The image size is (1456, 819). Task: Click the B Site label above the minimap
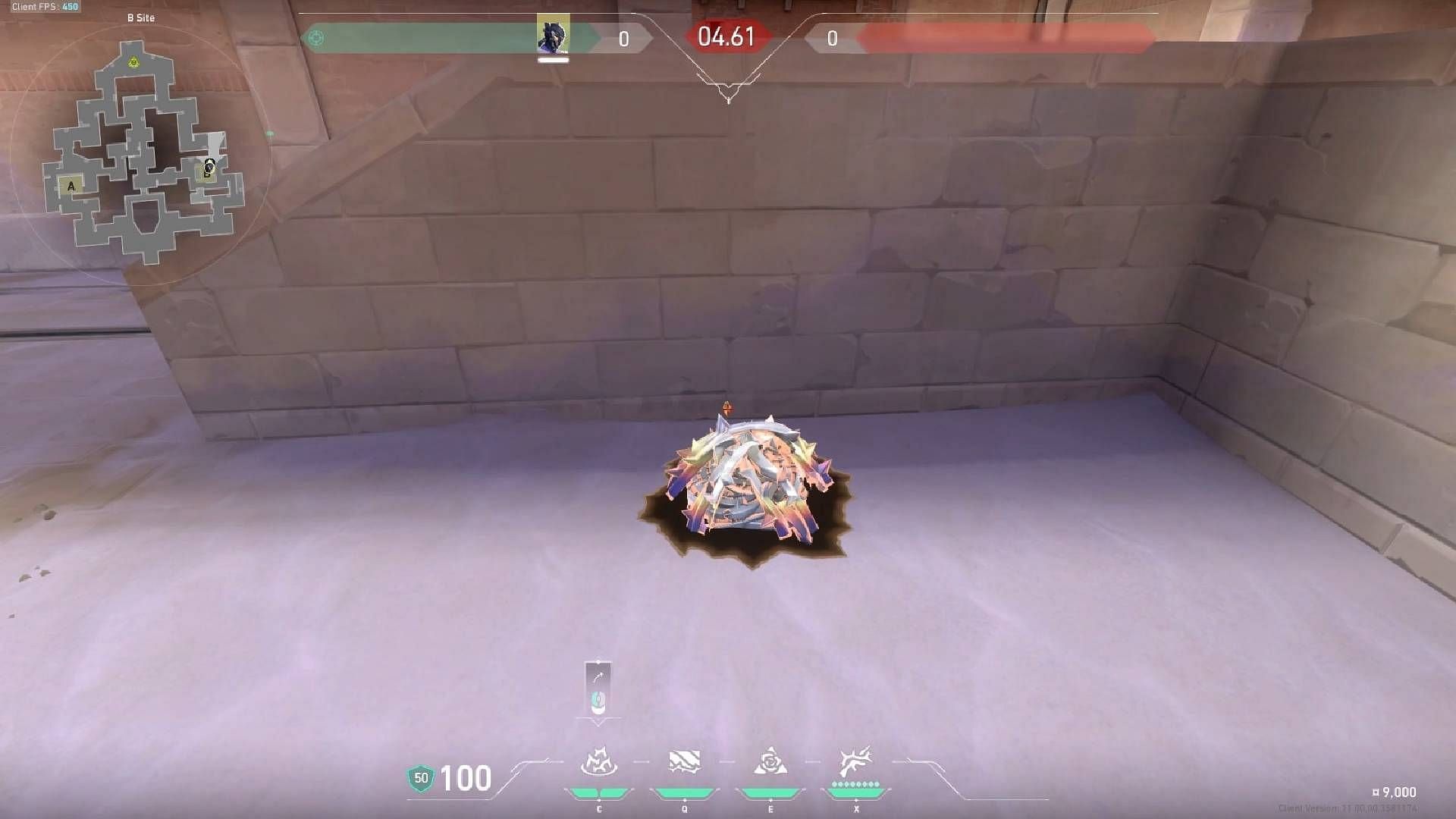click(142, 17)
